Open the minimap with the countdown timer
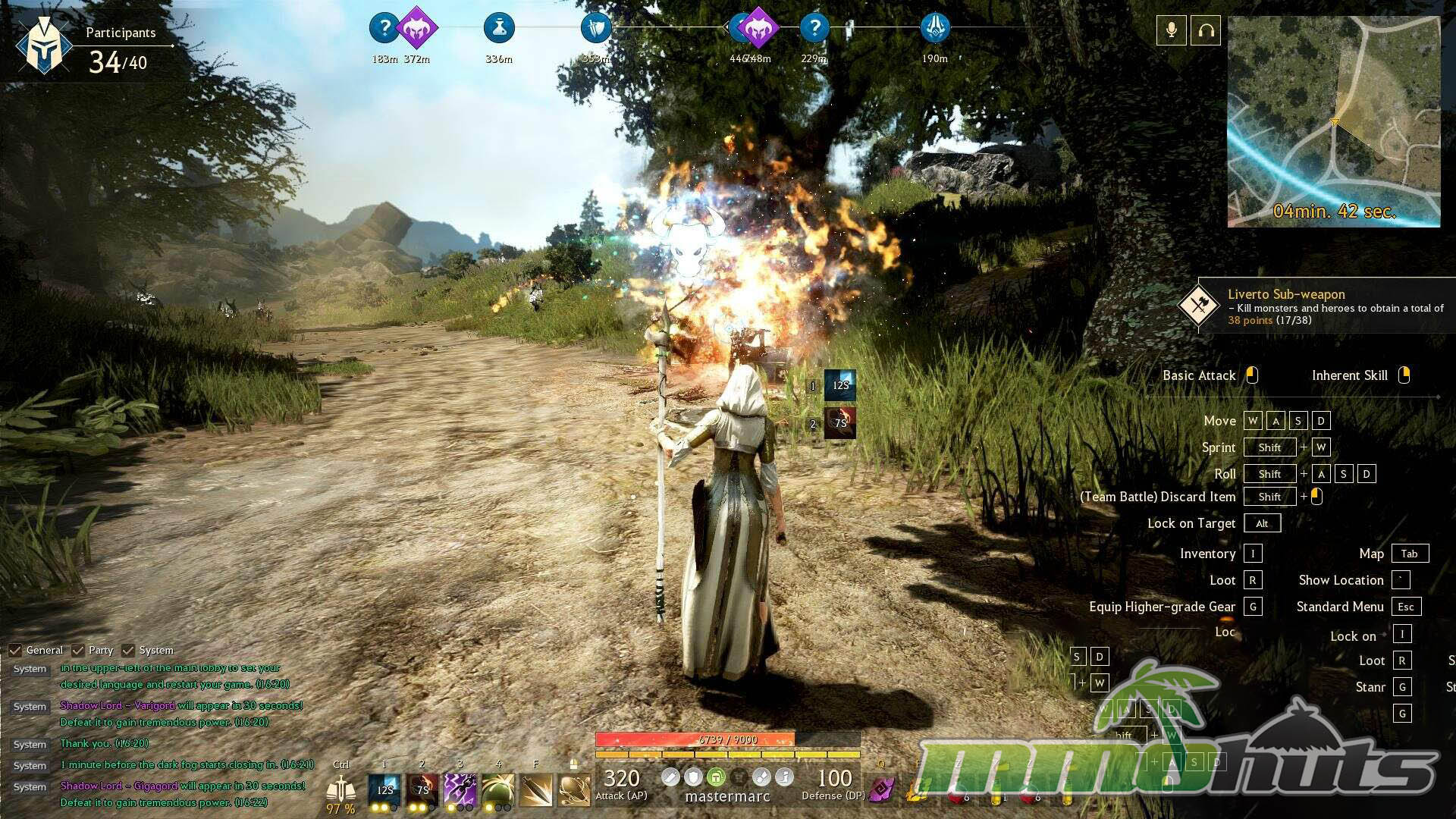The height and width of the screenshot is (819, 1456). (1333, 121)
